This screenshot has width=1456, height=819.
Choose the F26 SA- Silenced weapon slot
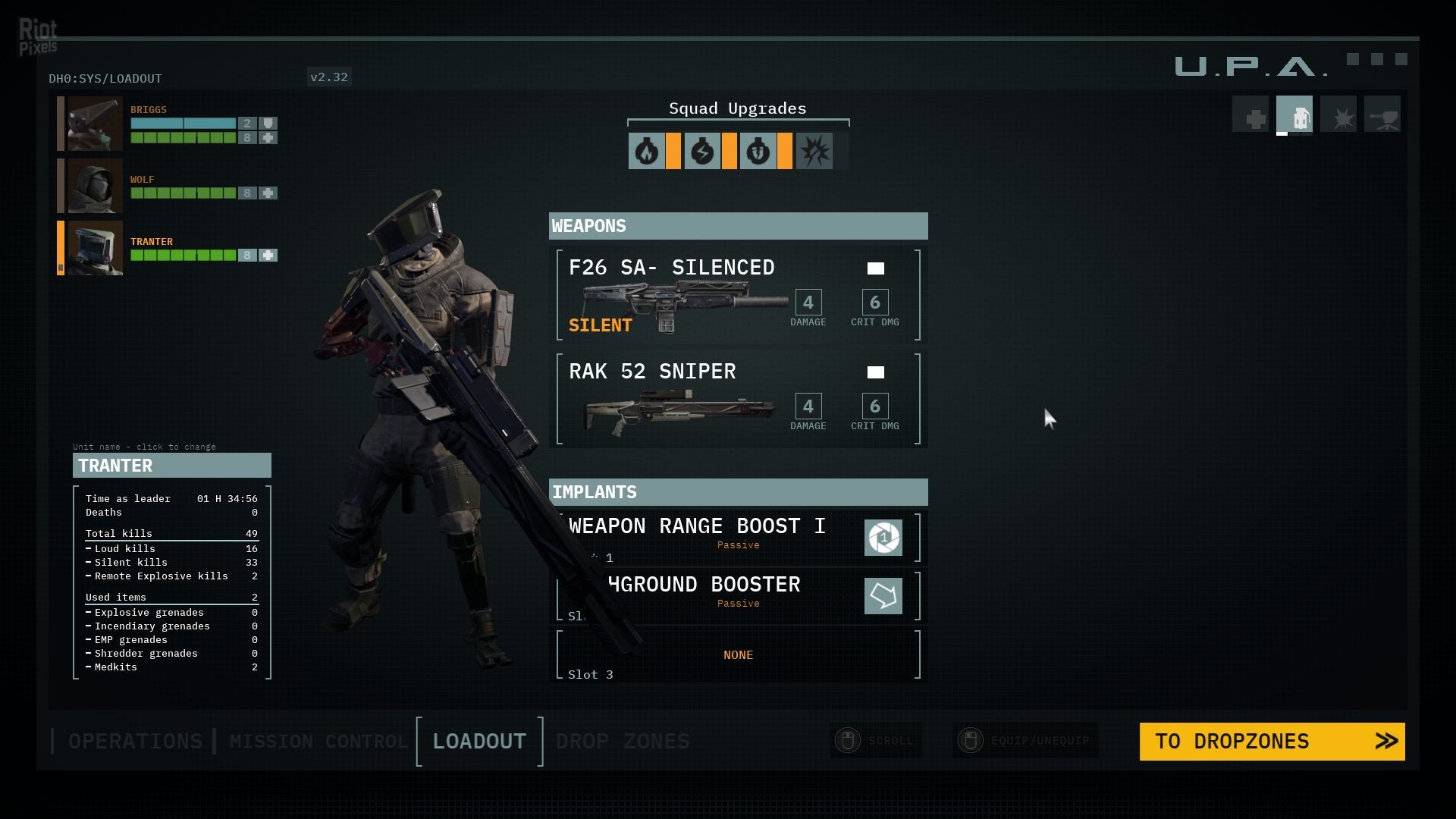click(x=738, y=295)
